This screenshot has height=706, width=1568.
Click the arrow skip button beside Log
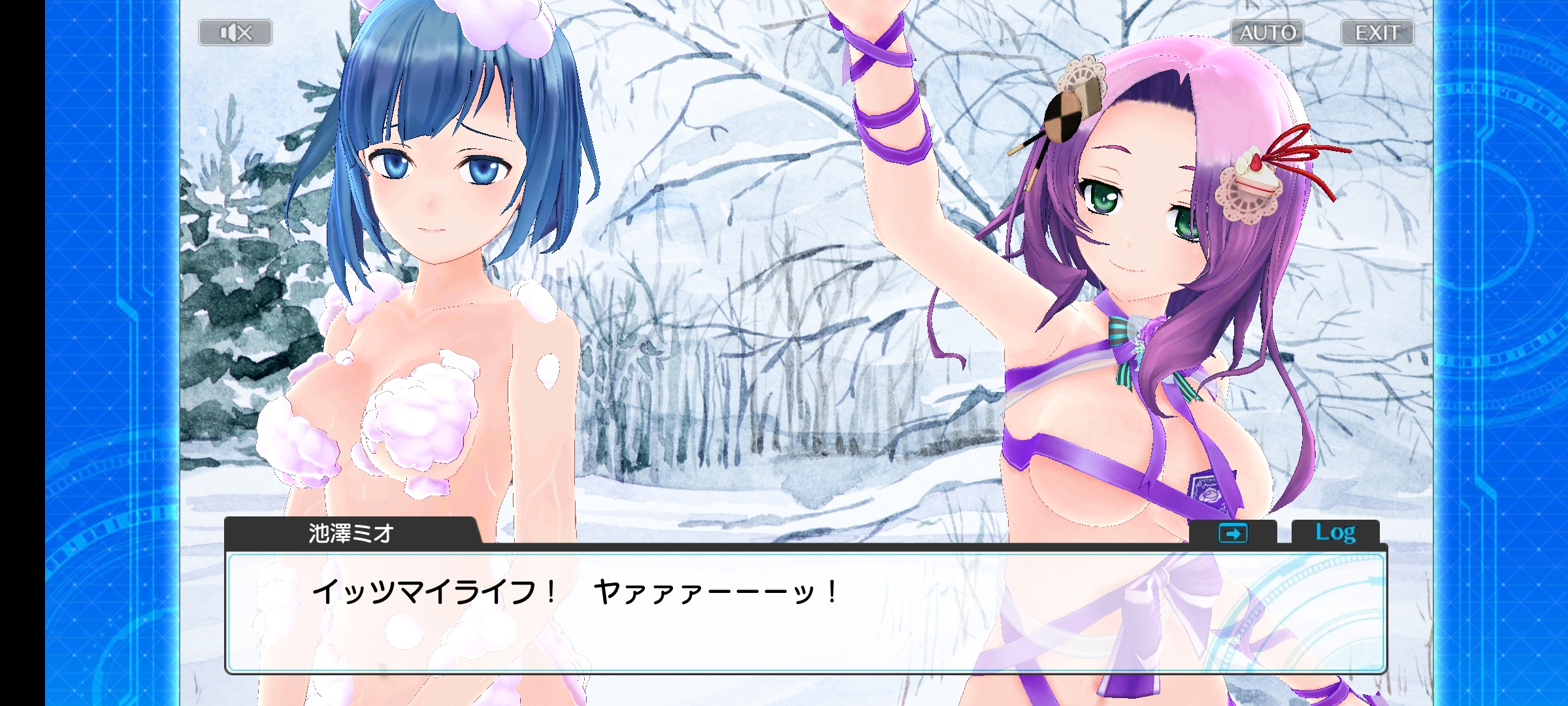tap(1232, 533)
